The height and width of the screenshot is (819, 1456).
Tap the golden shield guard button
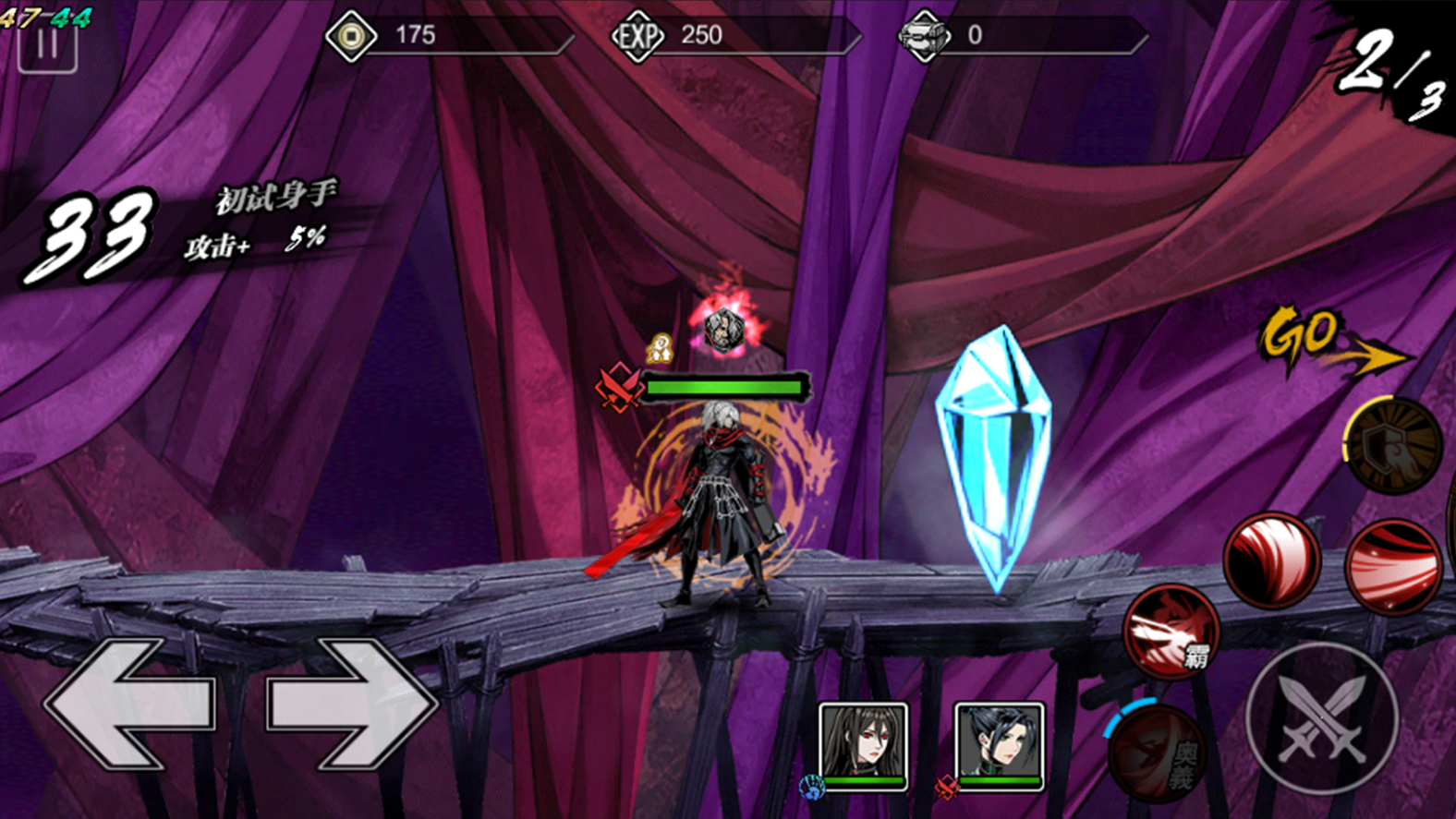[1393, 445]
